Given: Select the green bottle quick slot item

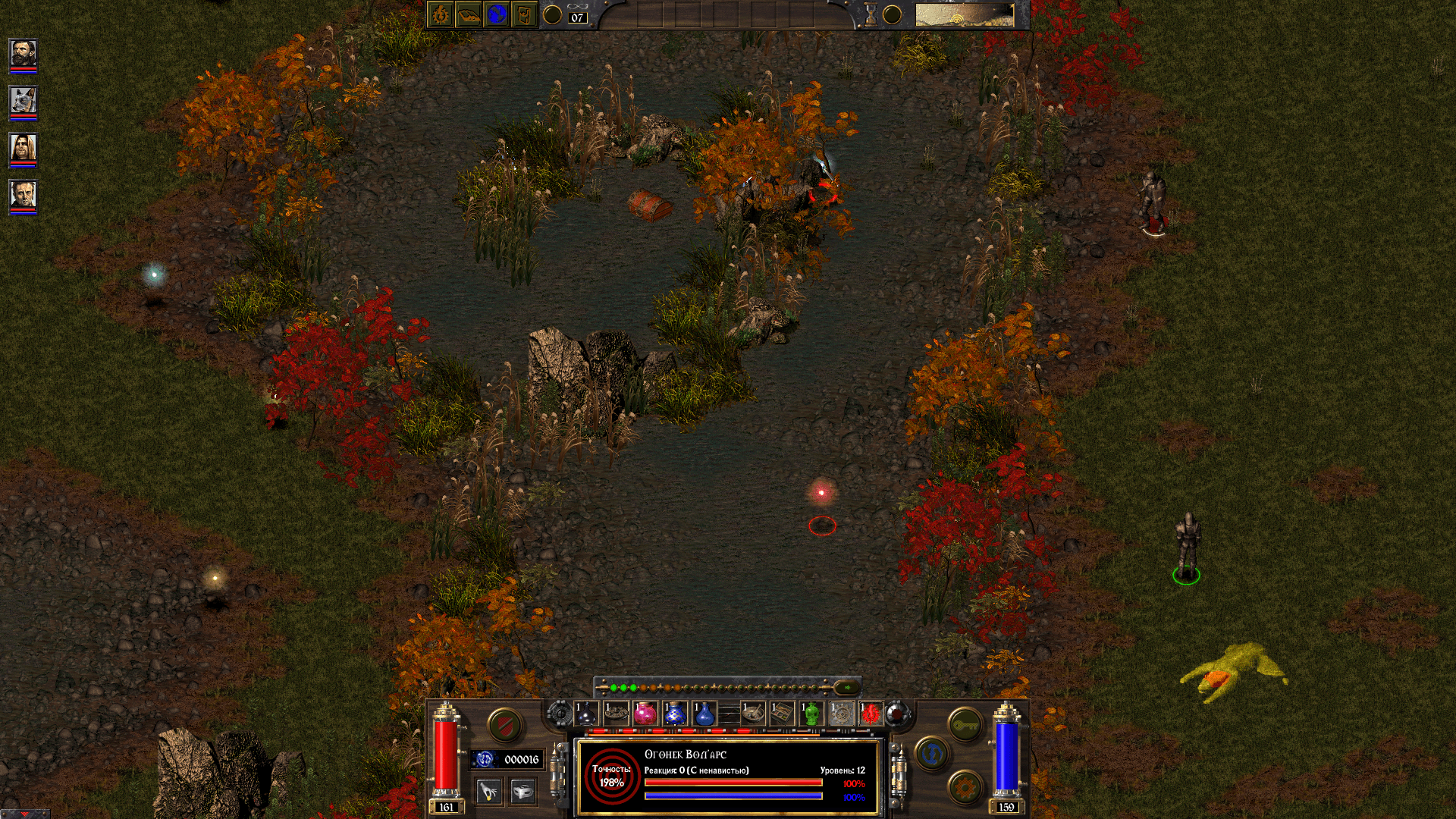Looking at the screenshot, I should [811, 714].
